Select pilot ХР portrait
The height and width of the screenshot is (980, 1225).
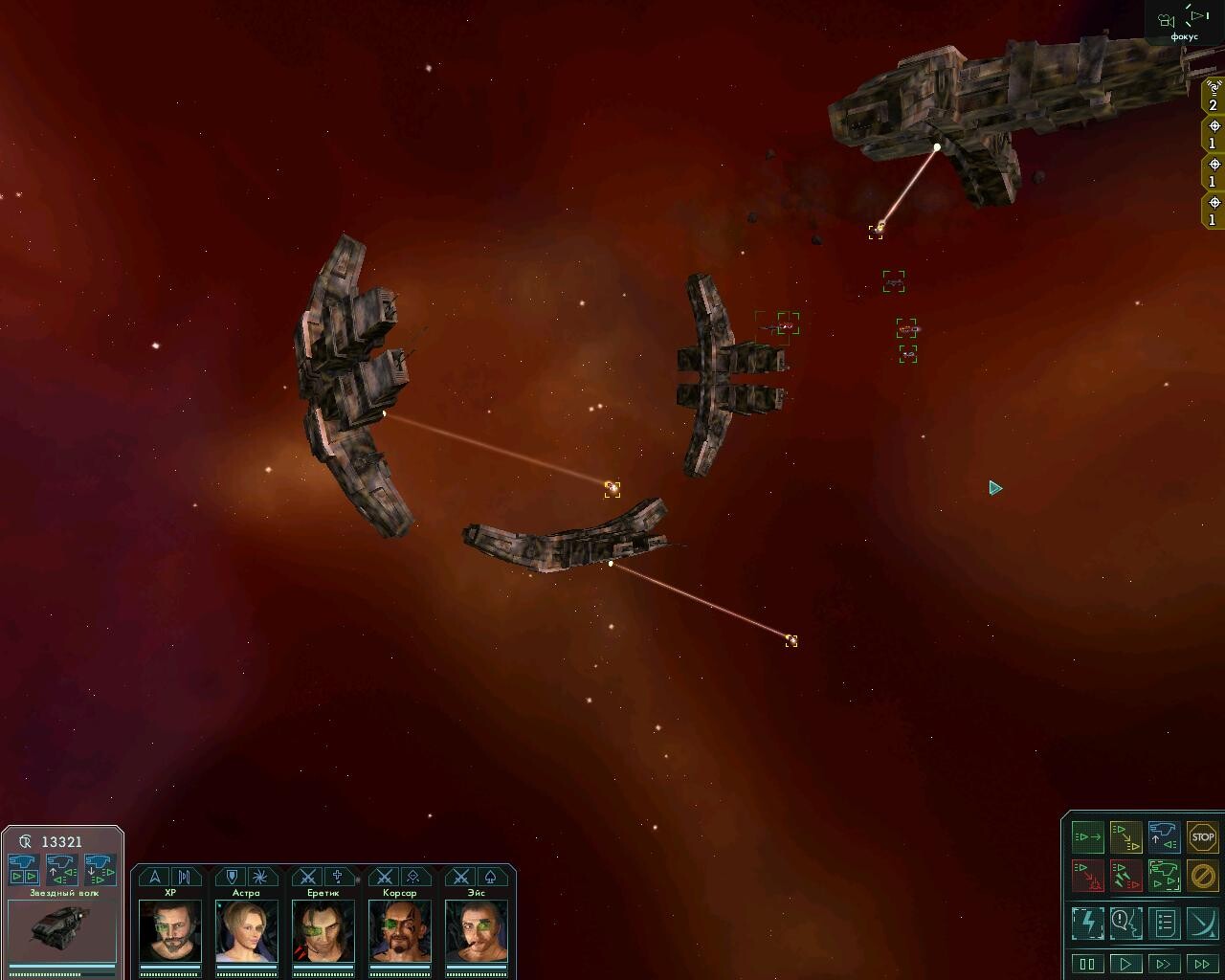point(170,930)
